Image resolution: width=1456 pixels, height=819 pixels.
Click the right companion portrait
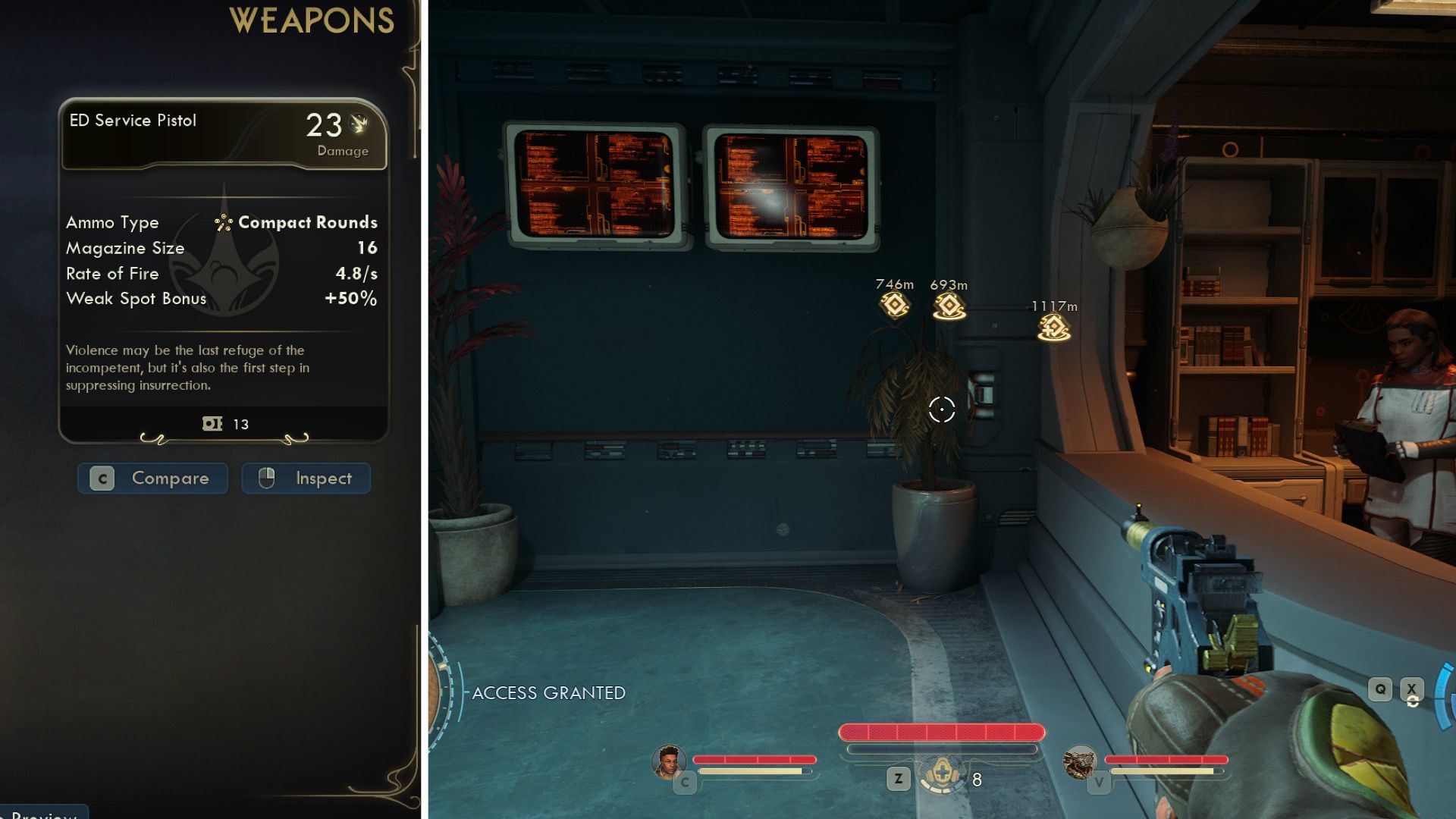coord(1080,761)
